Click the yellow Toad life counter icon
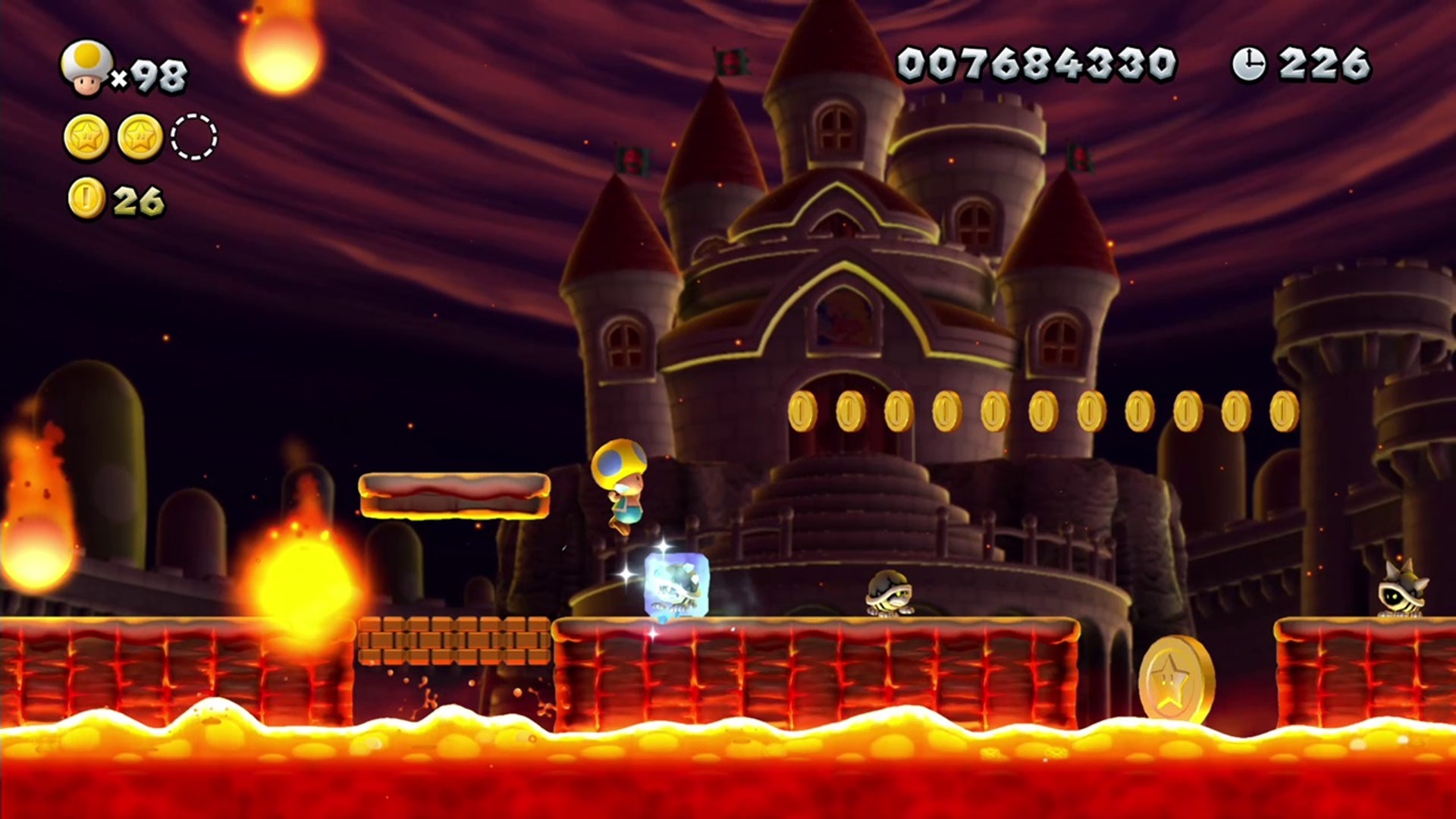This screenshot has height=819, width=1456. tap(86, 68)
